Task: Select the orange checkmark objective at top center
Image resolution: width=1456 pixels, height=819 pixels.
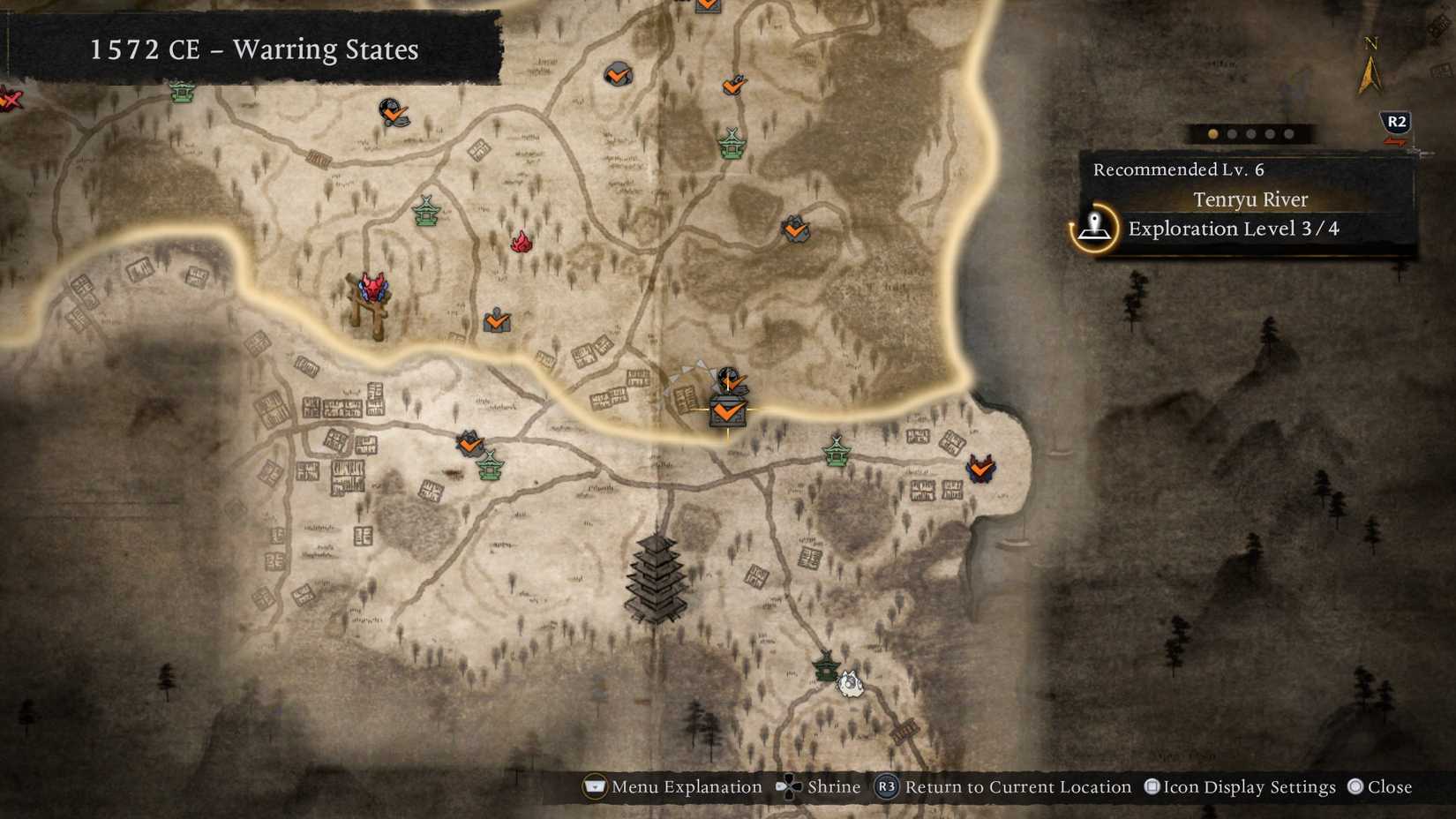Action: tap(618, 75)
